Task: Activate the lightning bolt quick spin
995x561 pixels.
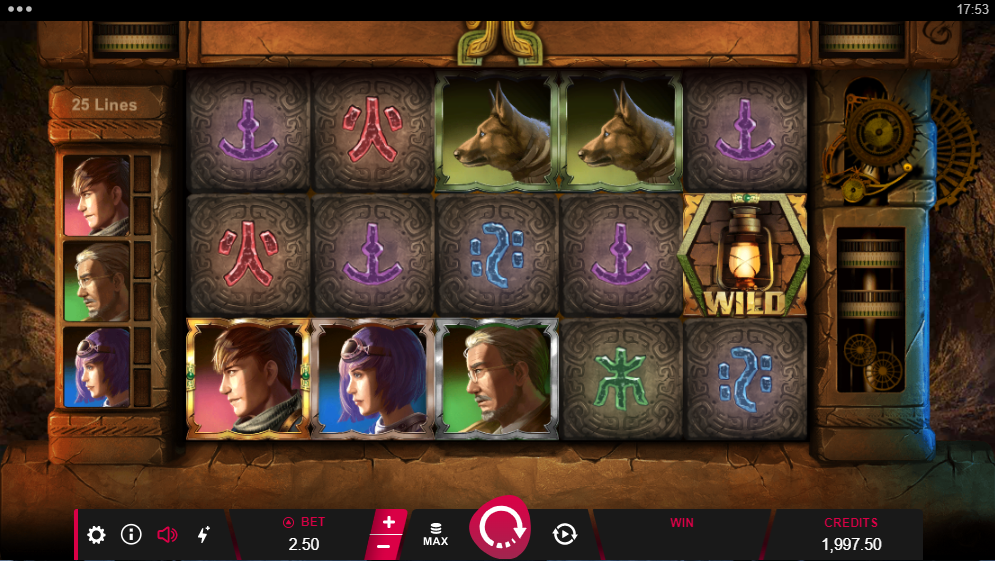Action: (203, 535)
